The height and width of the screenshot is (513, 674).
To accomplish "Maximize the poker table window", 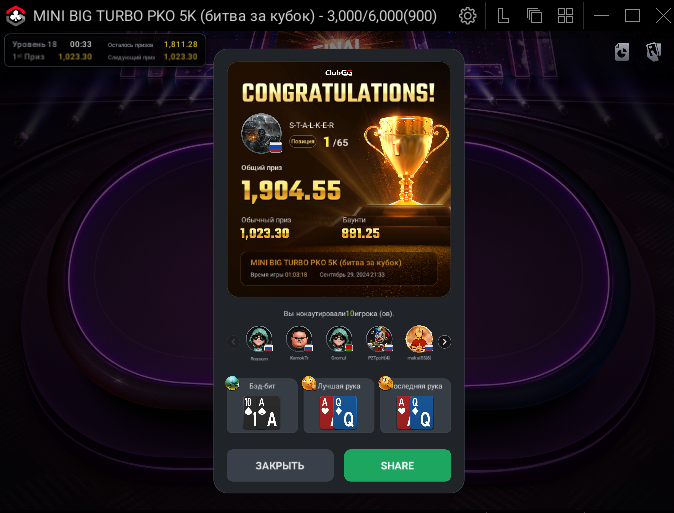I will (632, 16).
